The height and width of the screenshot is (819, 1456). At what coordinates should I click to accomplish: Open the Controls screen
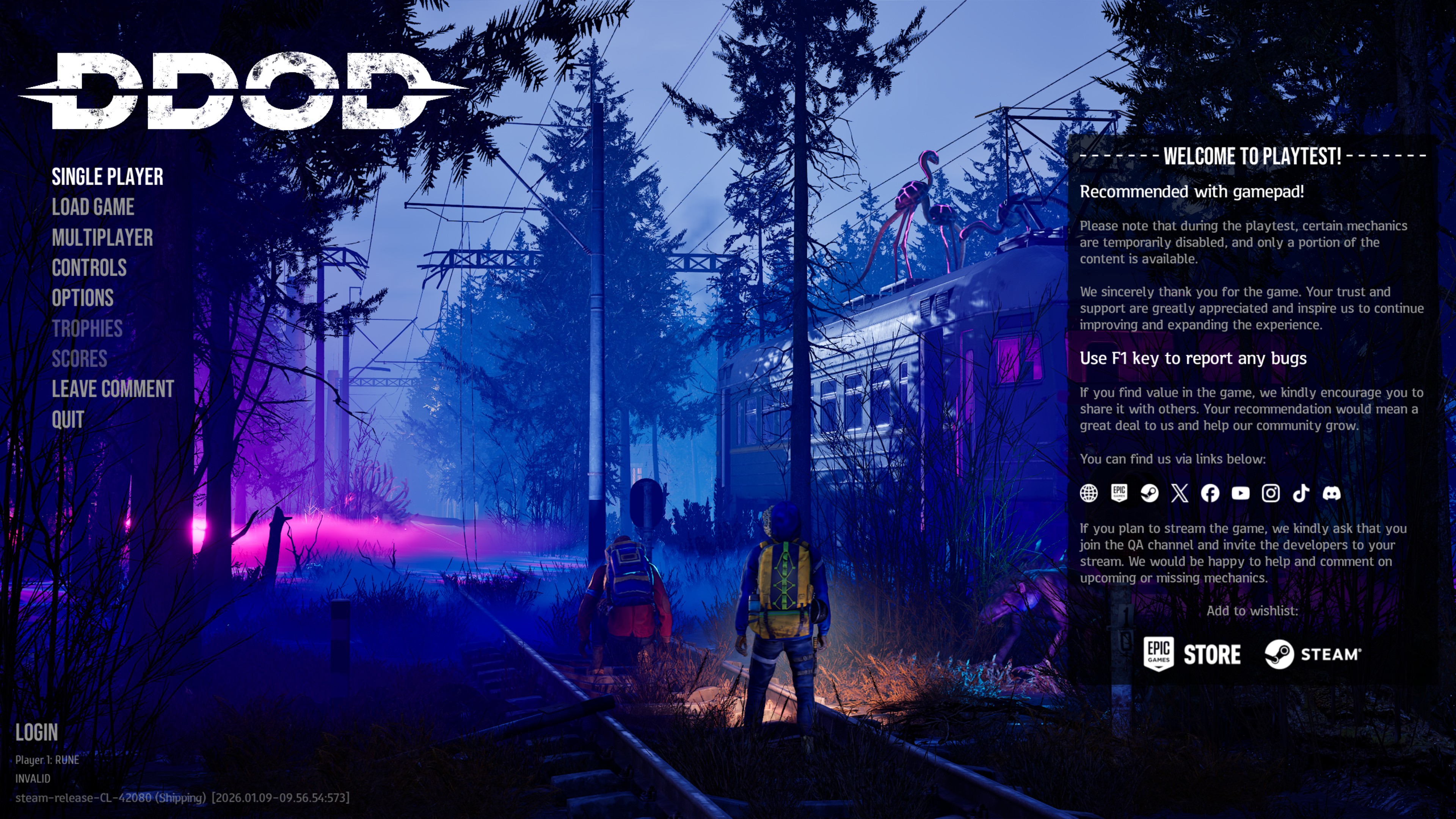(89, 268)
